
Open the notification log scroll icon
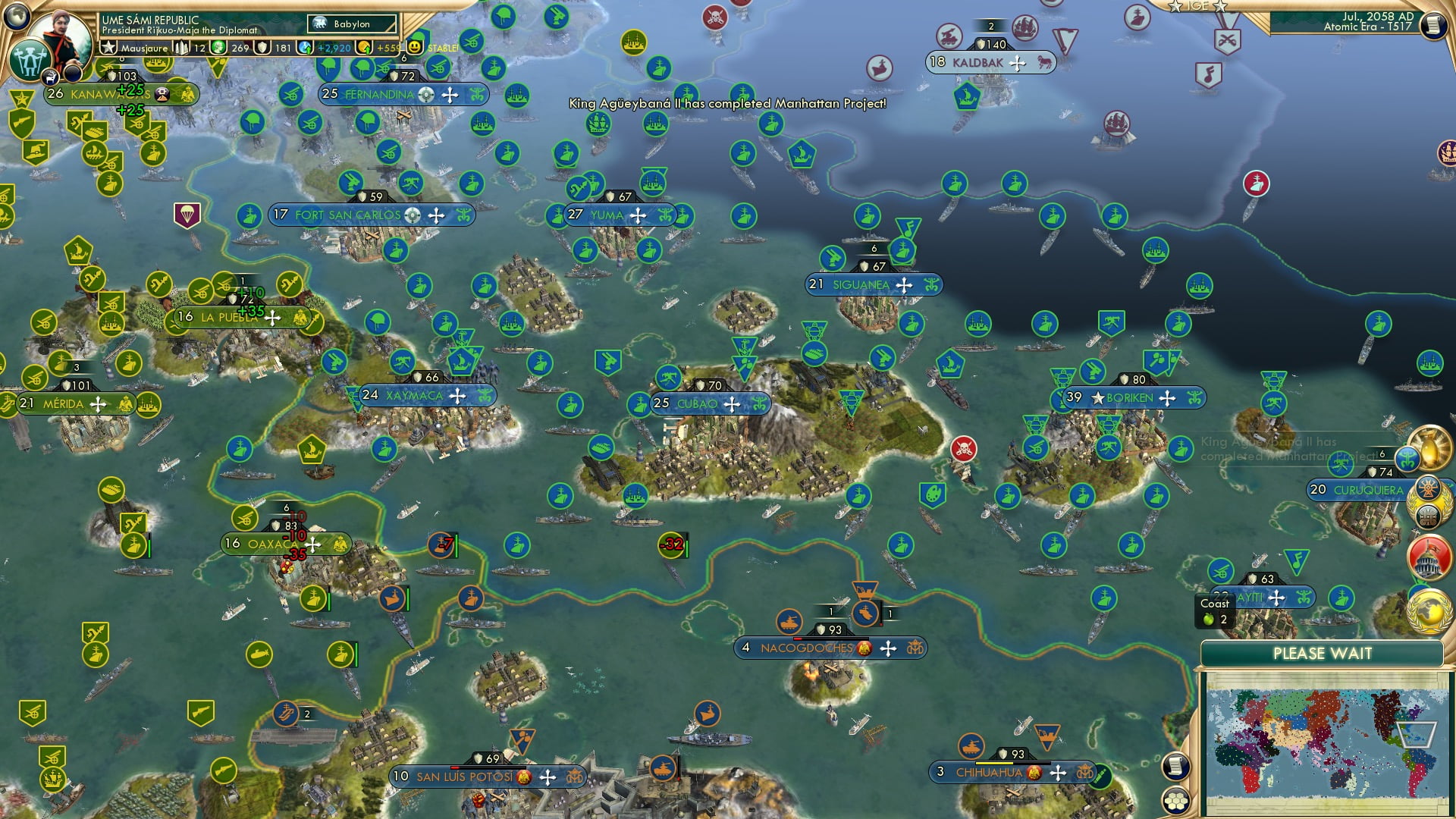(1175, 767)
